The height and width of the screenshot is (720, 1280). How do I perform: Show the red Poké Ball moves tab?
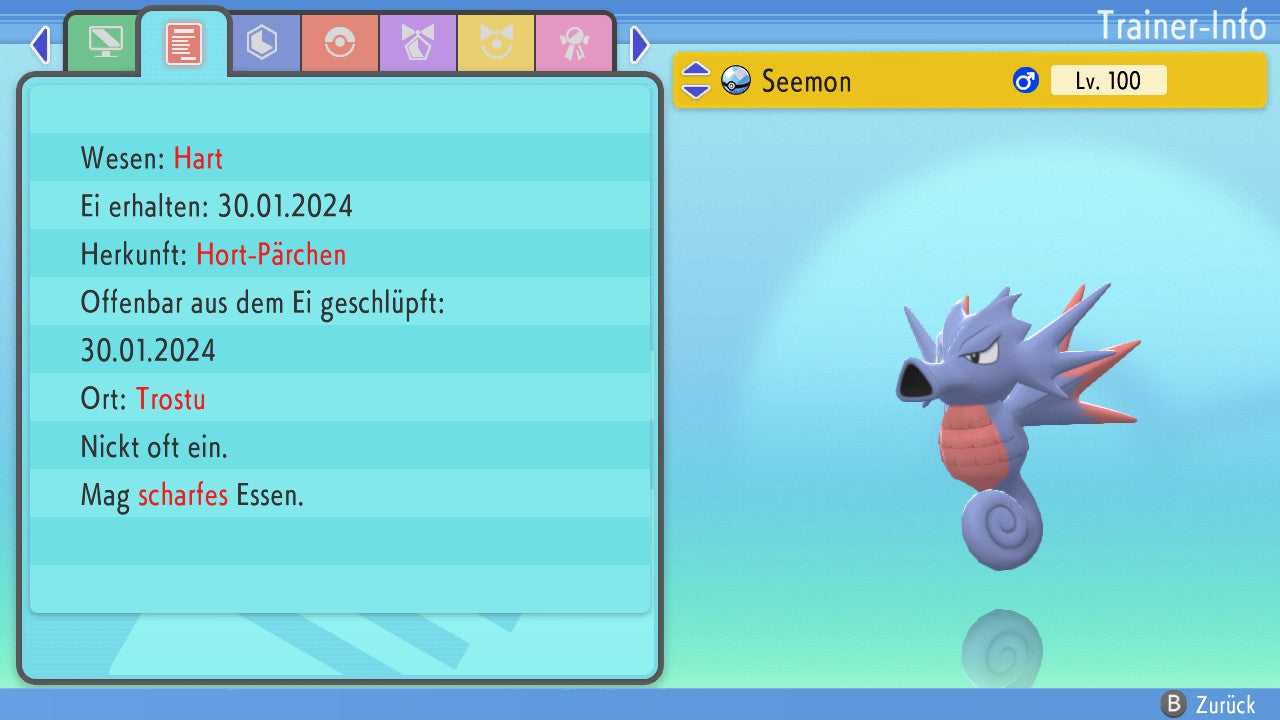tap(340, 43)
